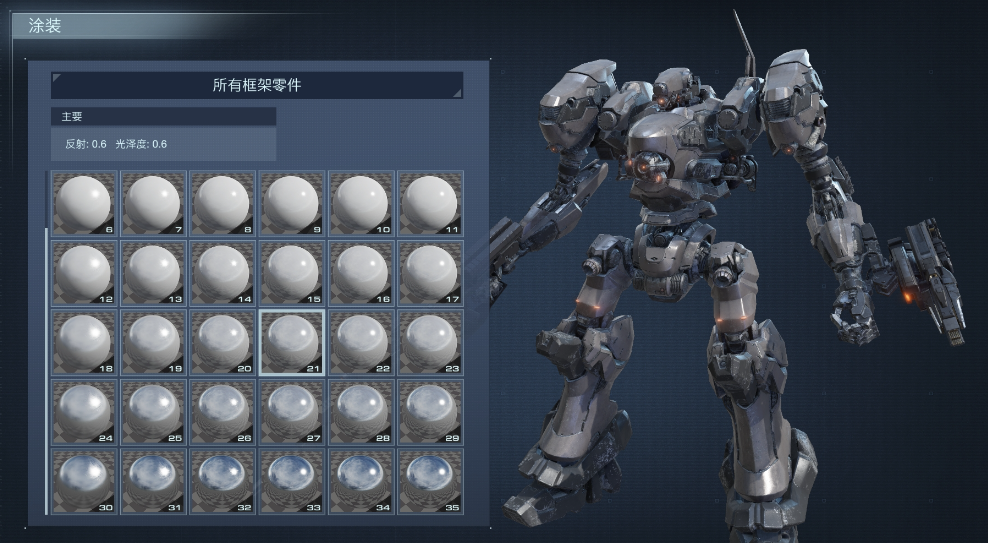Select material swatch number 20
Image resolution: width=988 pixels, height=543 pixels.
(223, 342)
